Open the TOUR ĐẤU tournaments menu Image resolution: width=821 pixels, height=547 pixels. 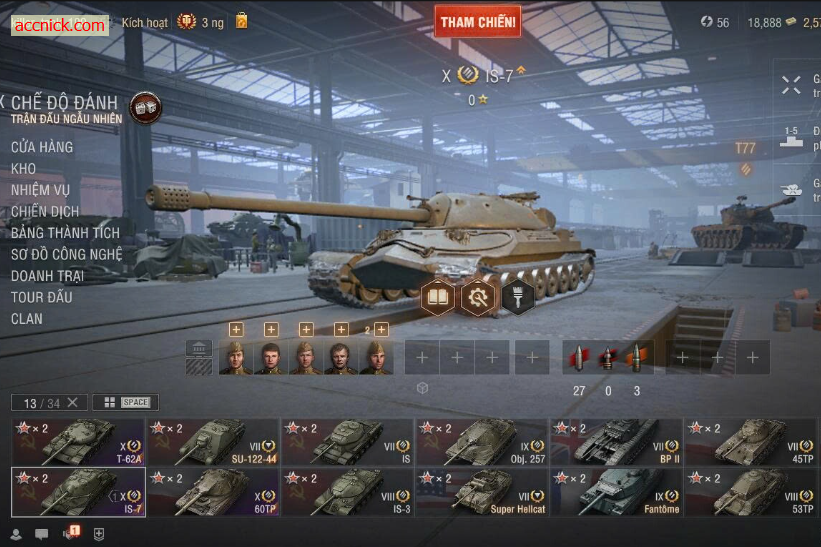(x=41, y=297)
